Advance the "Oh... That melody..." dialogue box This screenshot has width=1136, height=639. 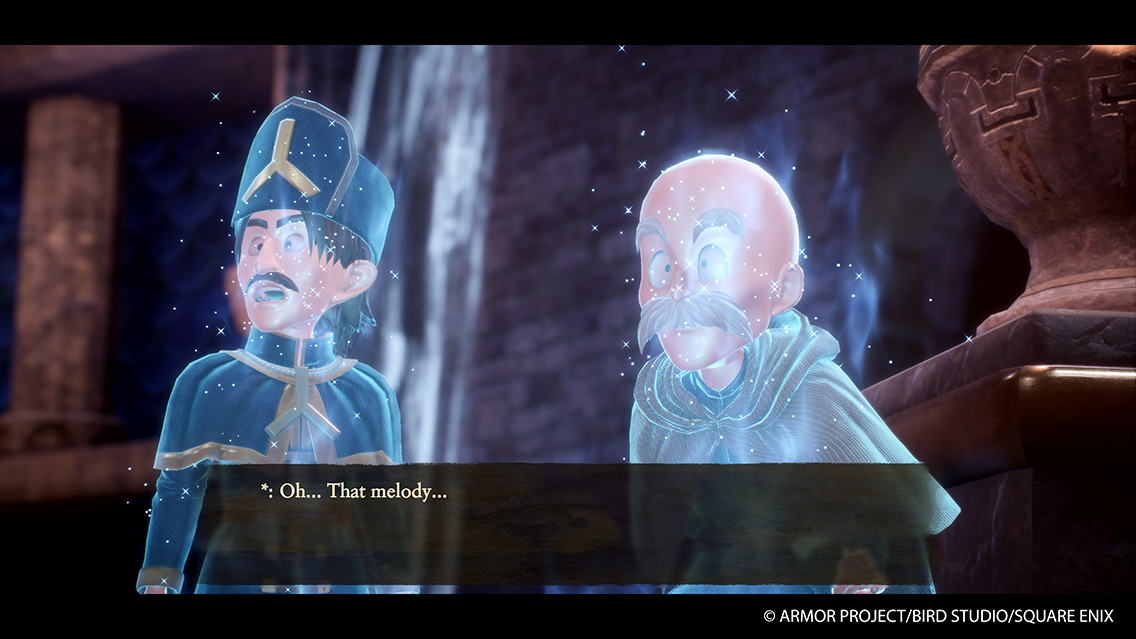click(568, 523)
